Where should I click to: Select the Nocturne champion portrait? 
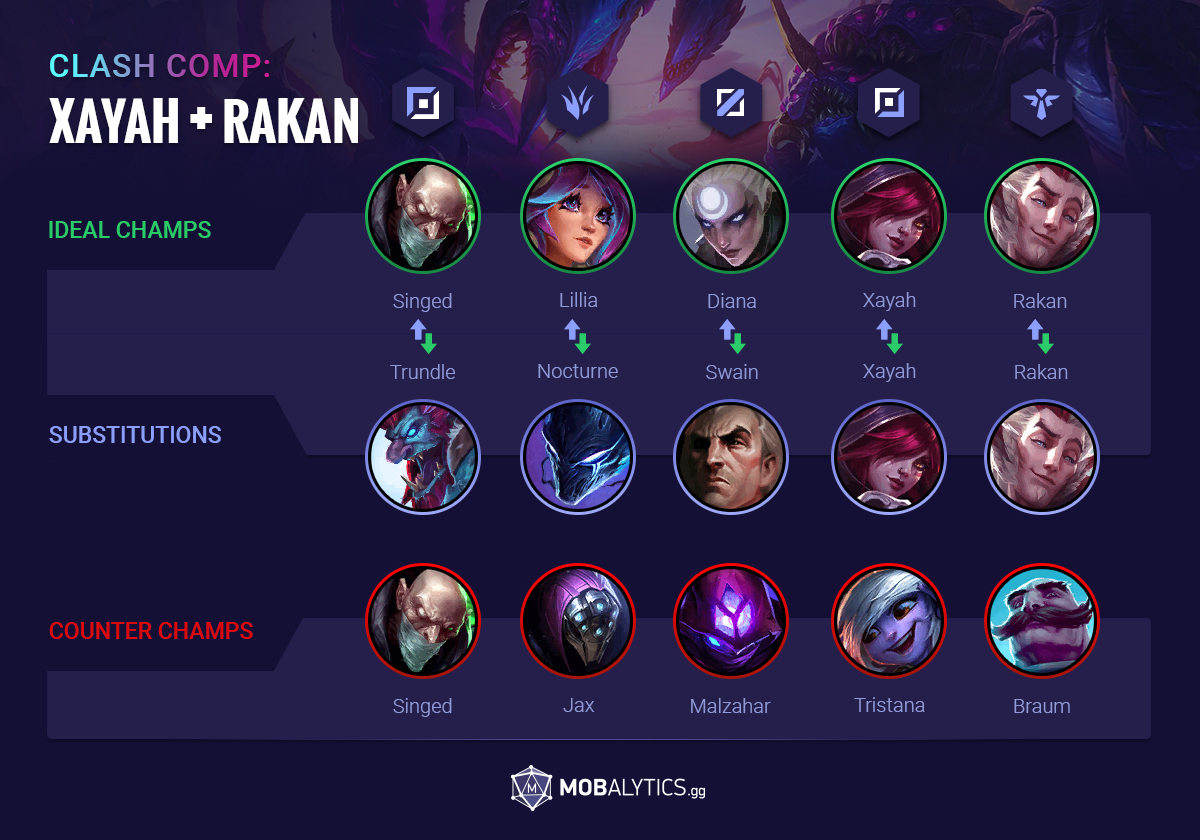(x=578, y=455)
